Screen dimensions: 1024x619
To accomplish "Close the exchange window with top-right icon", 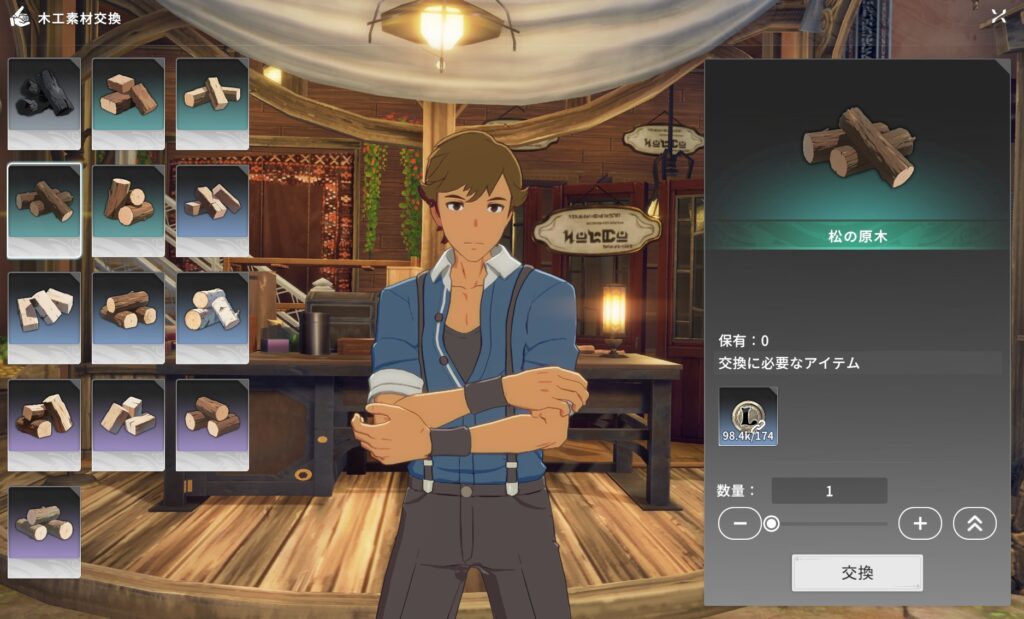I will [x=998, y=16].
